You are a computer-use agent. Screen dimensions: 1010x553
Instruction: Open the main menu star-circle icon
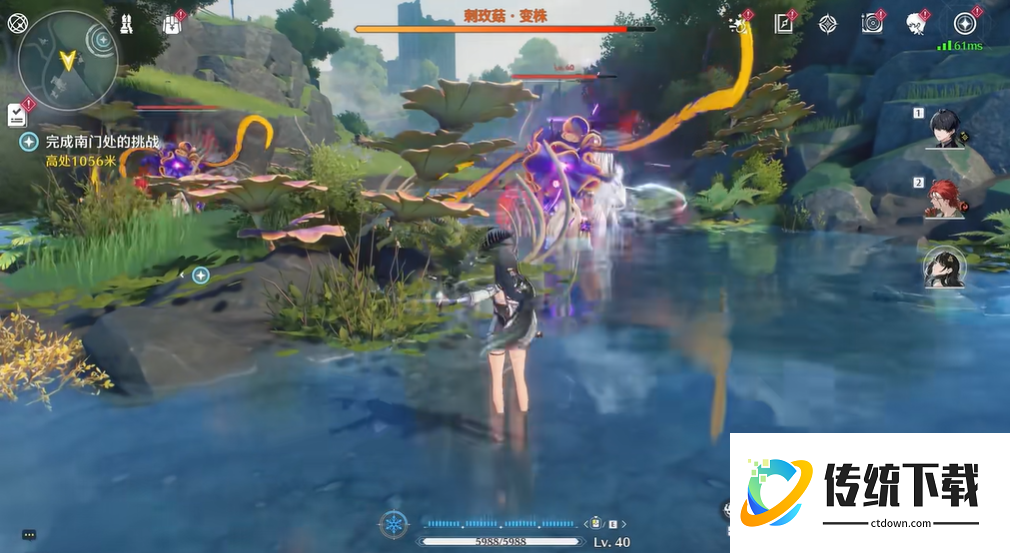(965, 24)
